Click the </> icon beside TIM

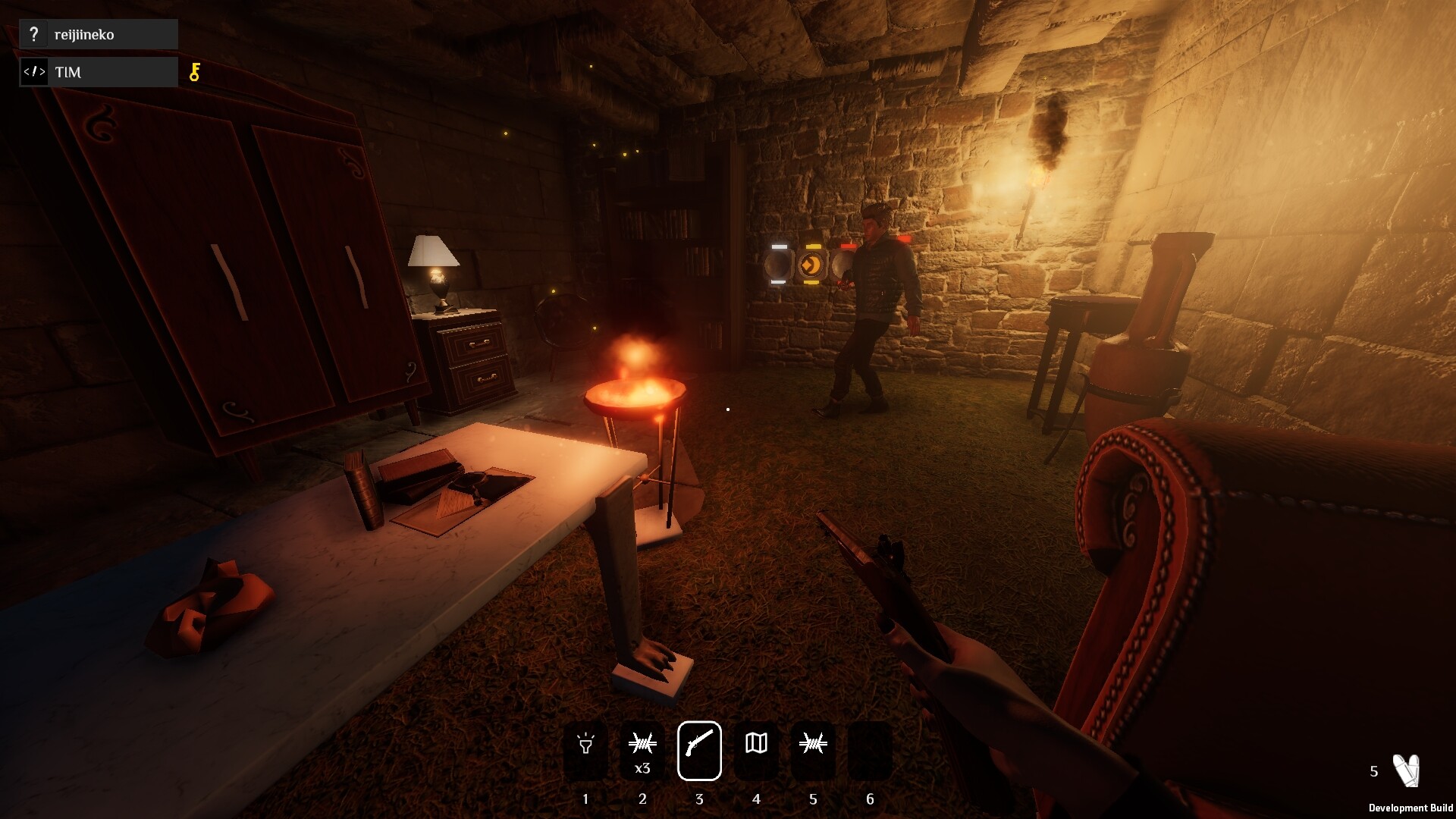point(34,72)
